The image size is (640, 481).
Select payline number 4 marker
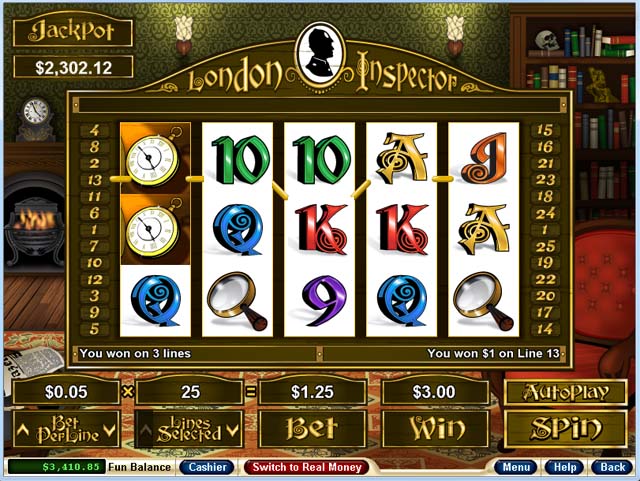pyautogui.click(x=94, y=131)
